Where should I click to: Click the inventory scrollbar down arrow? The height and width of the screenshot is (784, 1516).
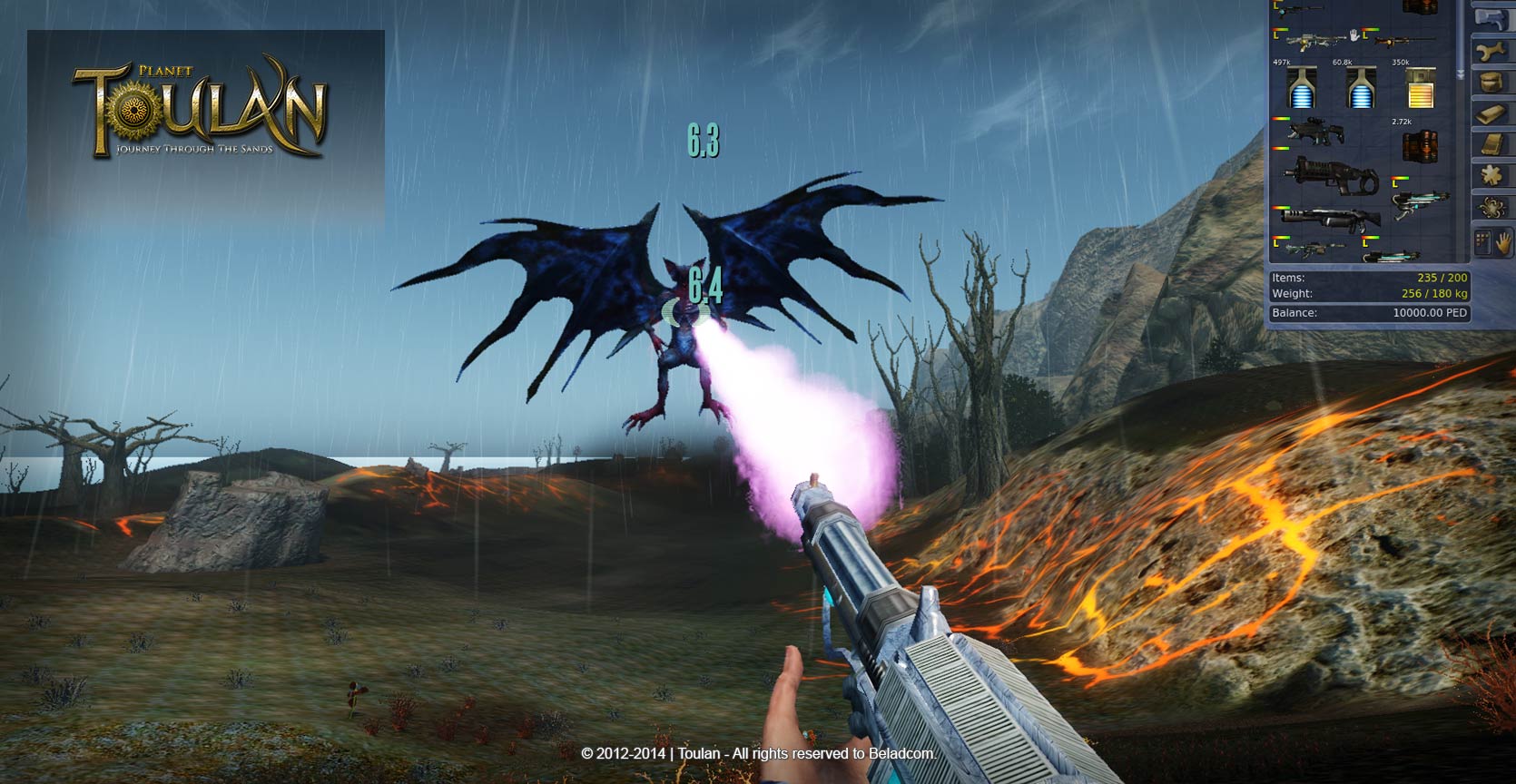pyautogui.click(x=1461, y=73)
